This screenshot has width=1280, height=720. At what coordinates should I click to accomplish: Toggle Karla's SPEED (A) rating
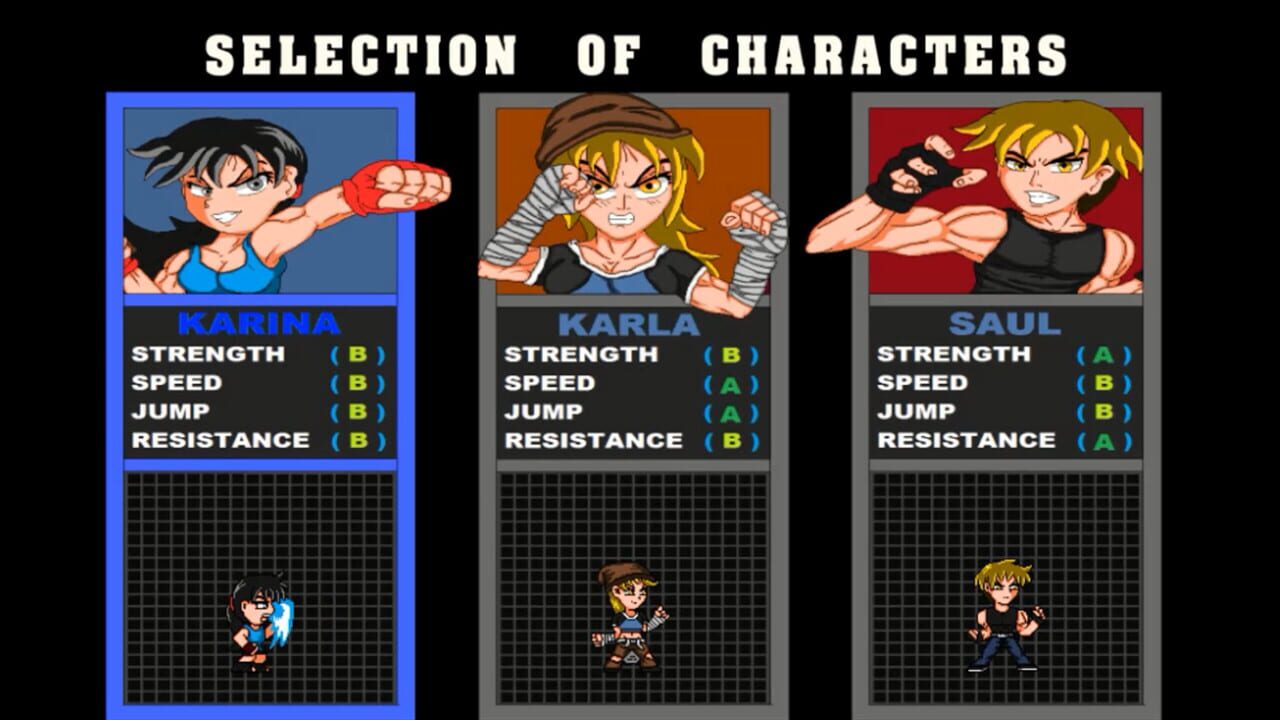click(734, 383)
